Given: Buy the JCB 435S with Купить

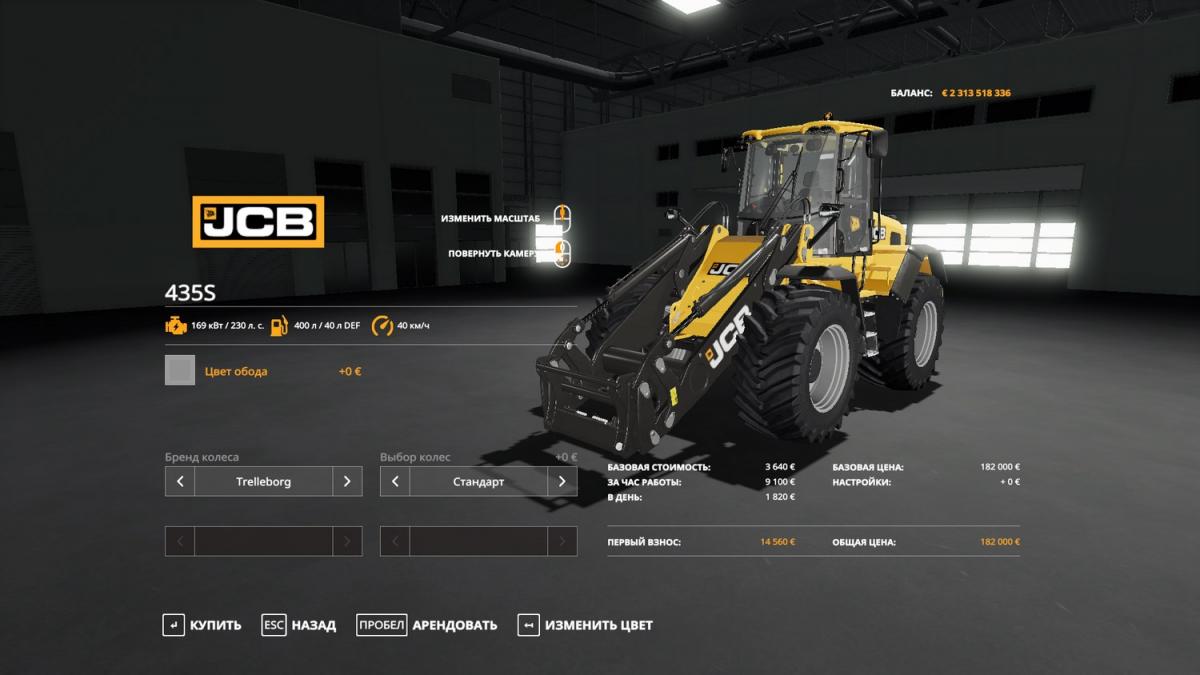Looking at the screenshot, I should [202, 625].
